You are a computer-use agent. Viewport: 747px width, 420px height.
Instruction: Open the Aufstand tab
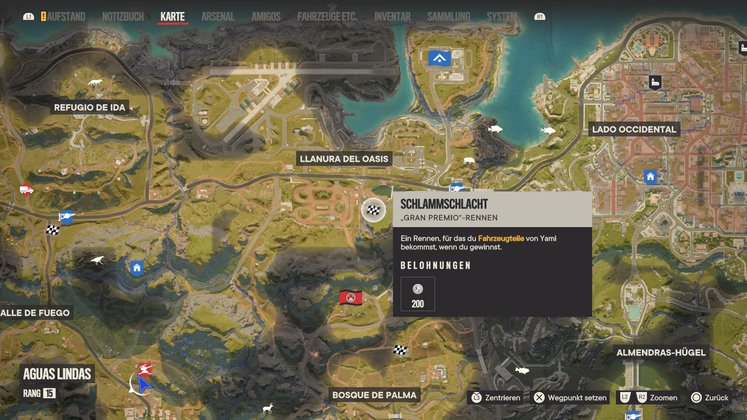65,17
